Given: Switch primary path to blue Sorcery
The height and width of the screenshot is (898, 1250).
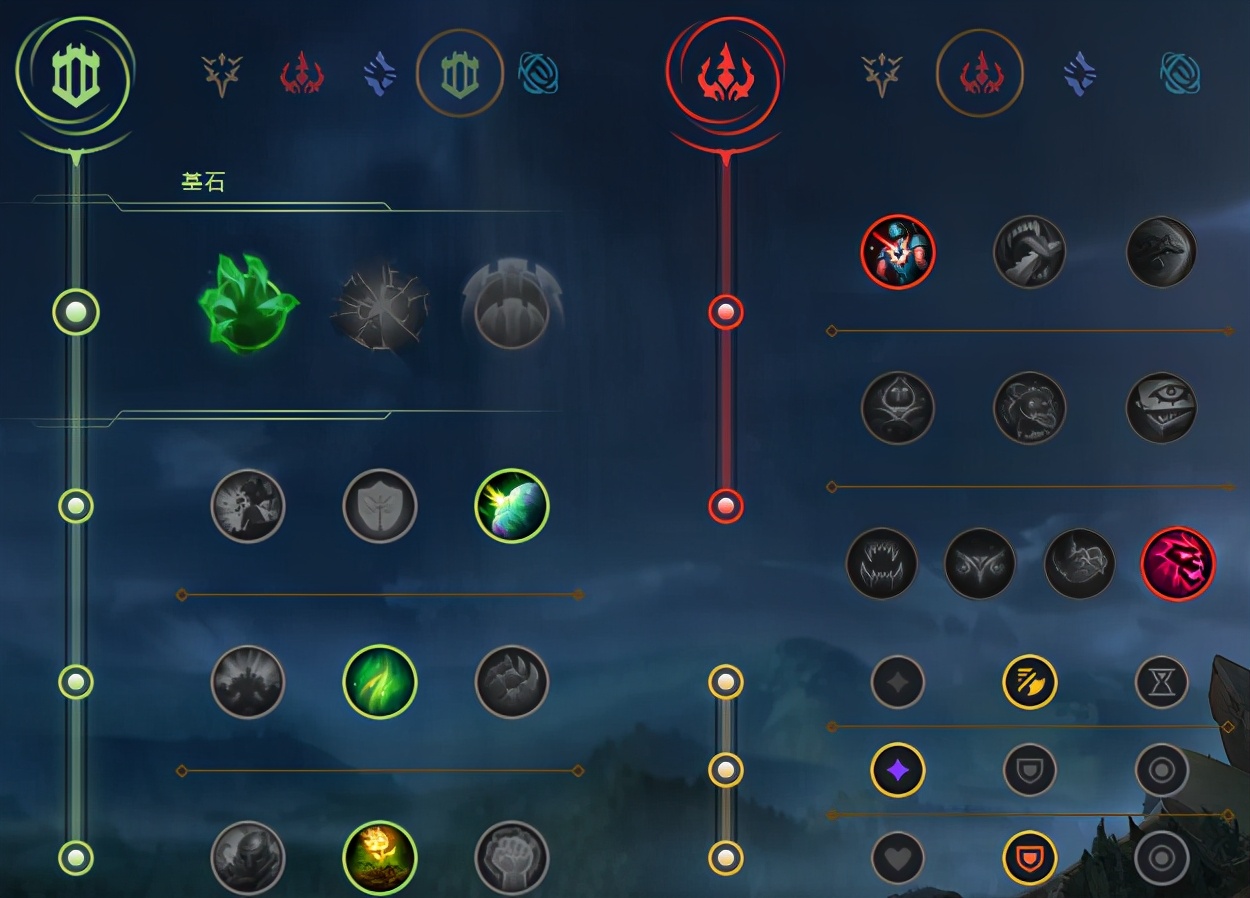Looking at the screenshot, I should pyautogui.click(x=379, y=74).
